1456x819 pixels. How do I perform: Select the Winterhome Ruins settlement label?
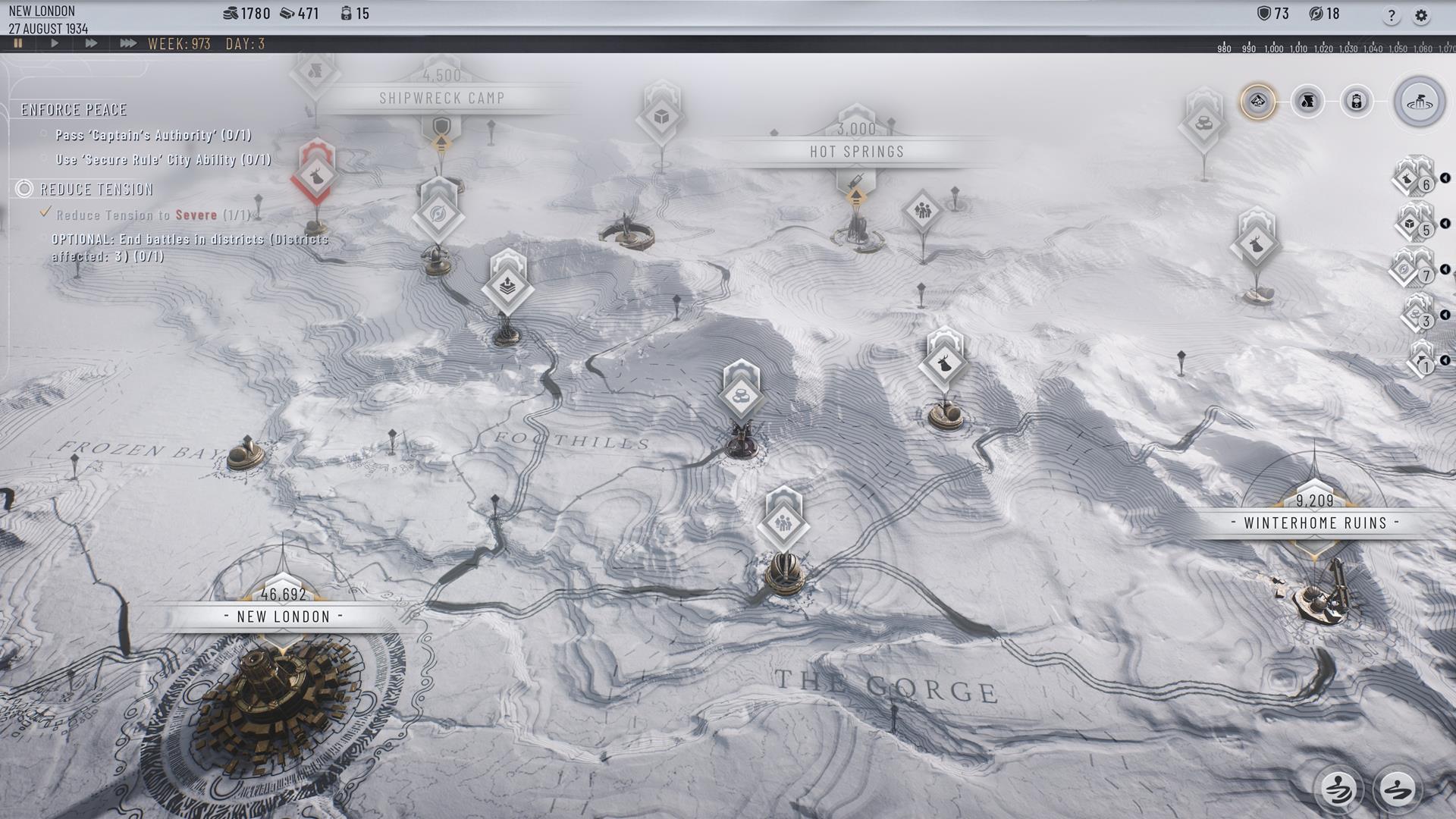tap(1315, 522)
